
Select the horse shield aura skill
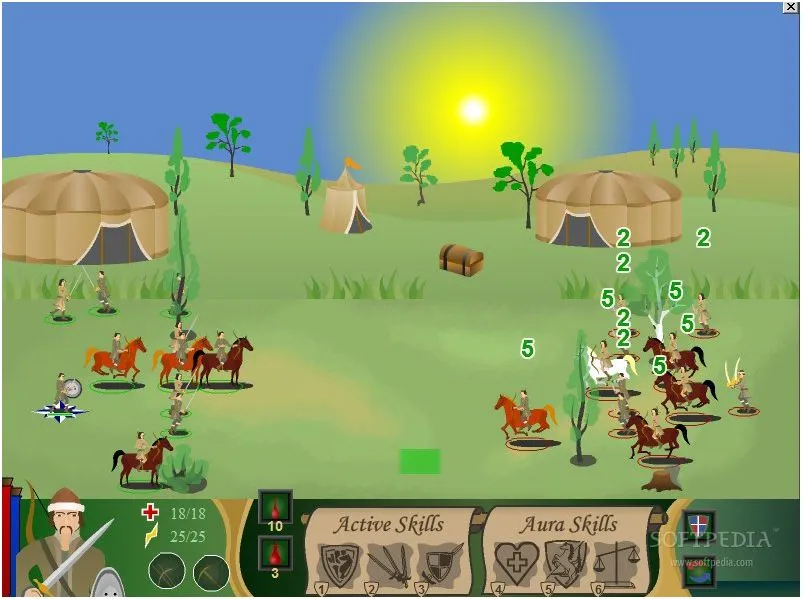(566, 564)
